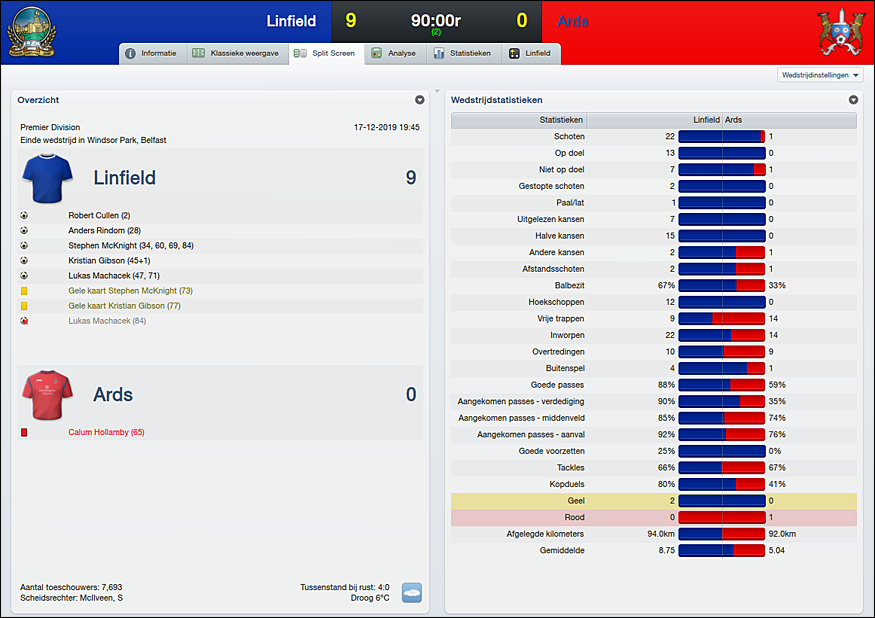Open the Linfield team name in the header
This screenshot has width=875, height=618.
tap(291, 21)
